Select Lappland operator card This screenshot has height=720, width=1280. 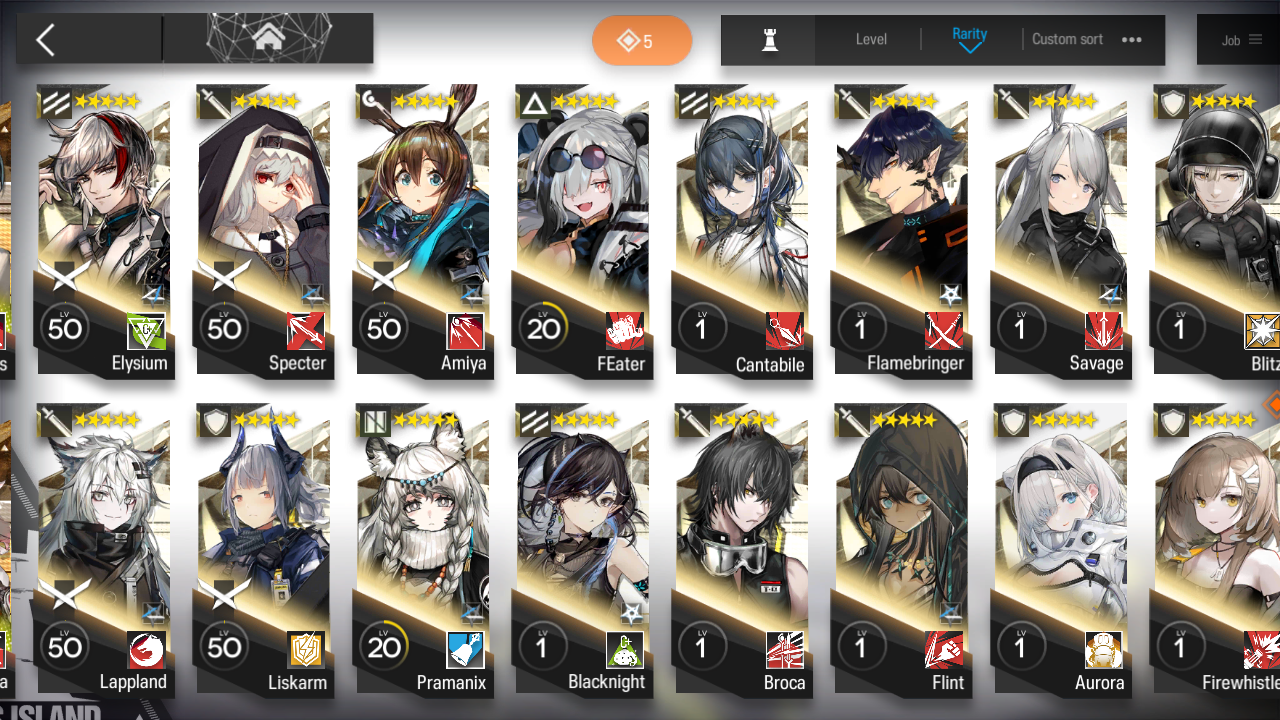104,550
